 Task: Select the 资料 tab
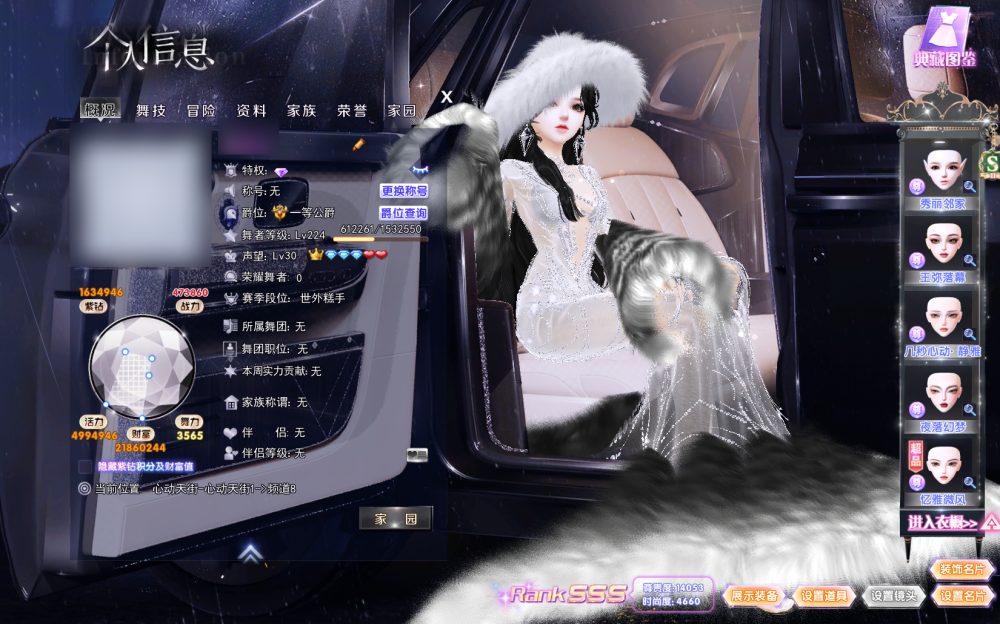click(251, 111)
